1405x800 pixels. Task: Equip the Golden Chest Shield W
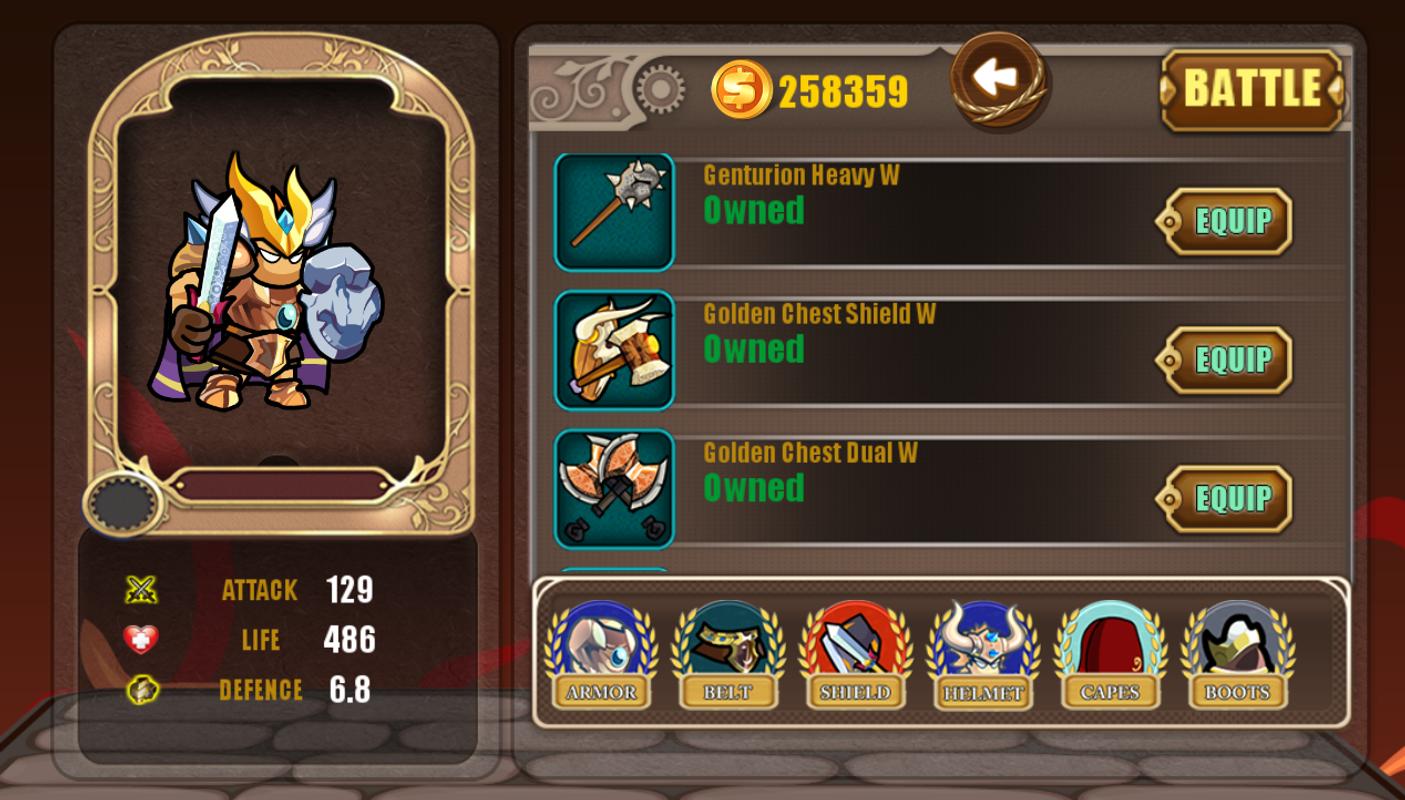pos(1226,360)
